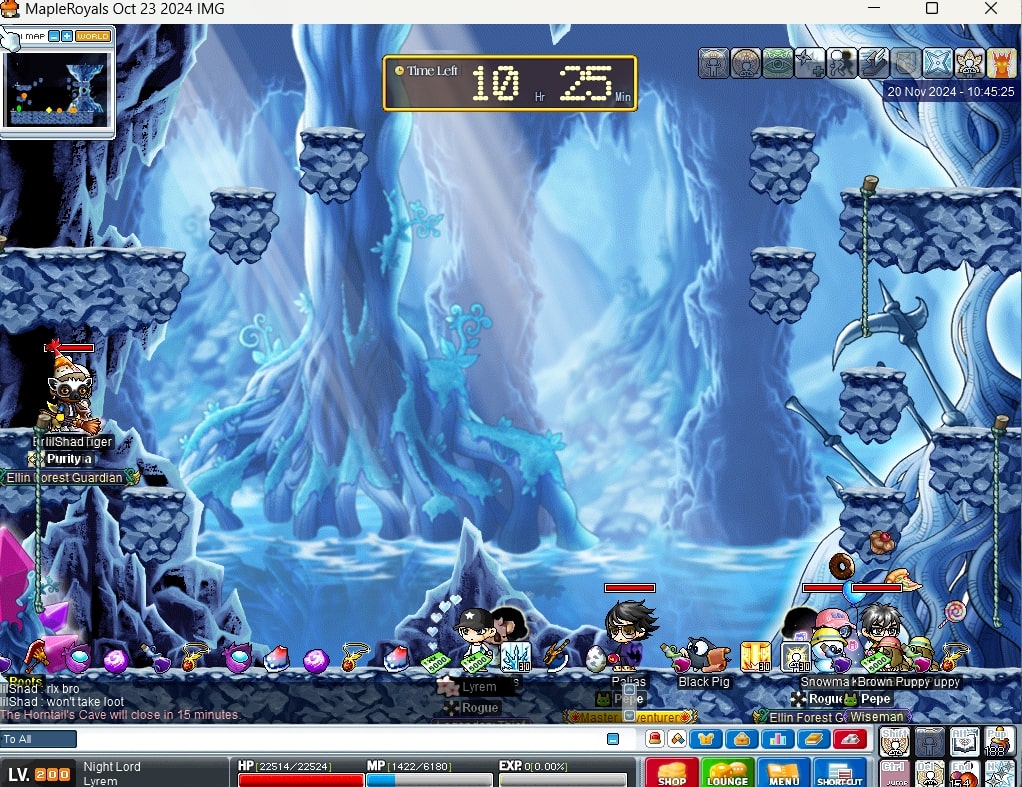Select the running shadow figure buff icon
Viewport: 1022px width, 787px height.
pyautogui.click(x=841, y=63)
